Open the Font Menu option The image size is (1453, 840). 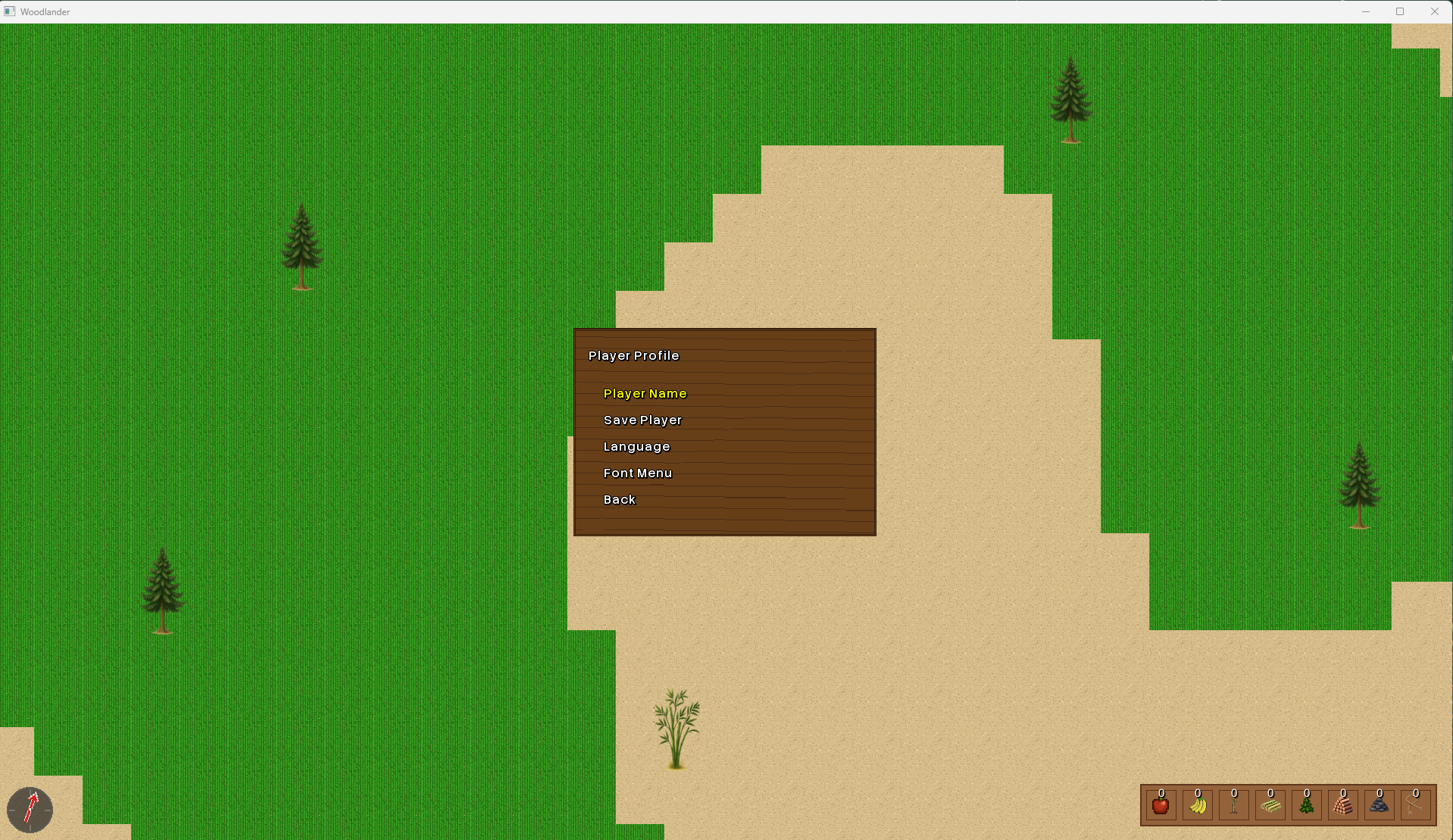[x=637, y=473]
